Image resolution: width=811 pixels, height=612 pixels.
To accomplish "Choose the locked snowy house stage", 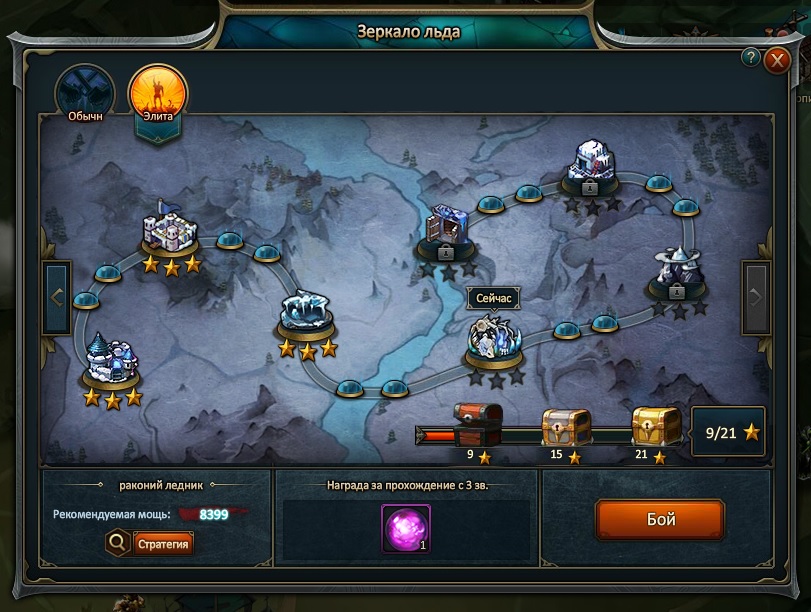I will (x=591, y=166).
